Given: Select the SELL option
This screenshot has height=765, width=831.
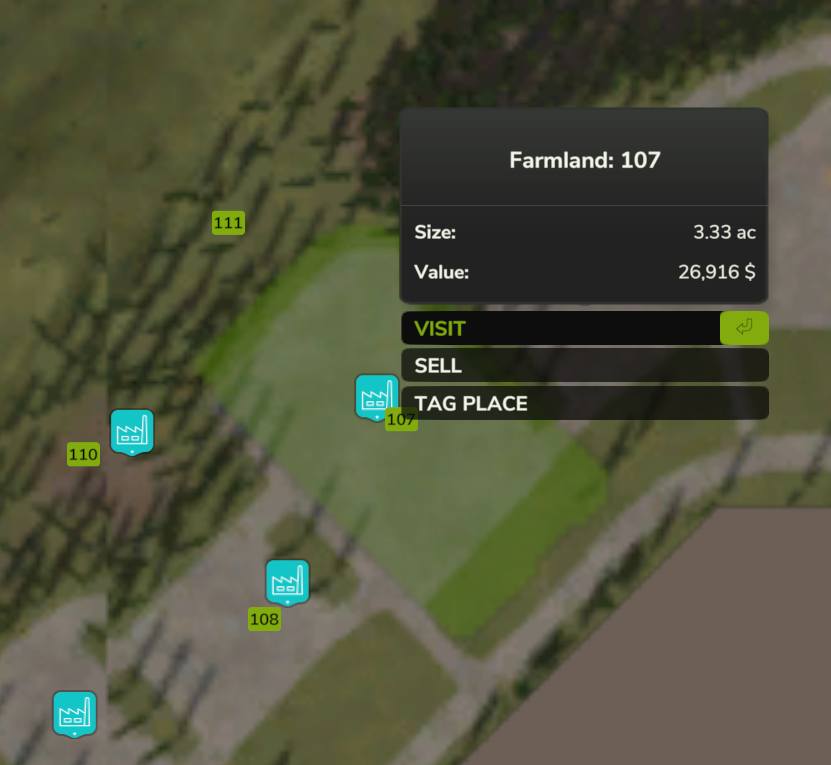Looking at the screenshot, I should (584, 366).
